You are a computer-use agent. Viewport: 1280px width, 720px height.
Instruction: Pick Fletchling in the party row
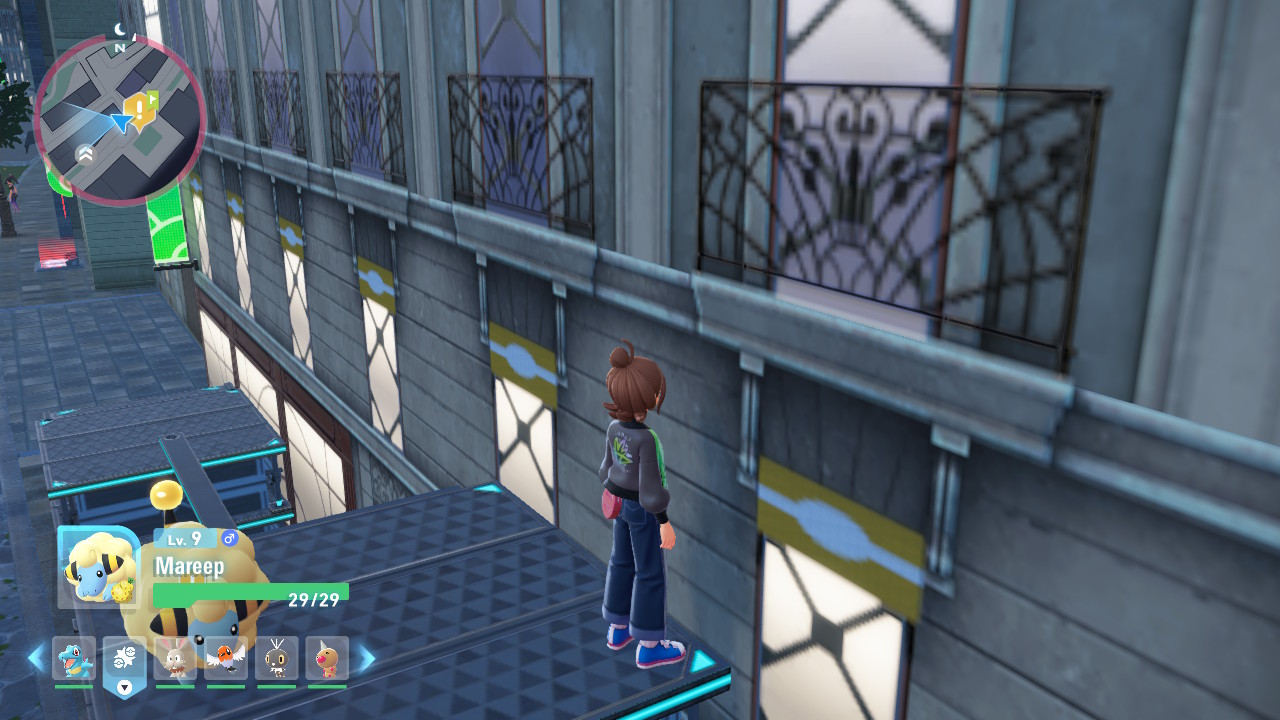226,658
